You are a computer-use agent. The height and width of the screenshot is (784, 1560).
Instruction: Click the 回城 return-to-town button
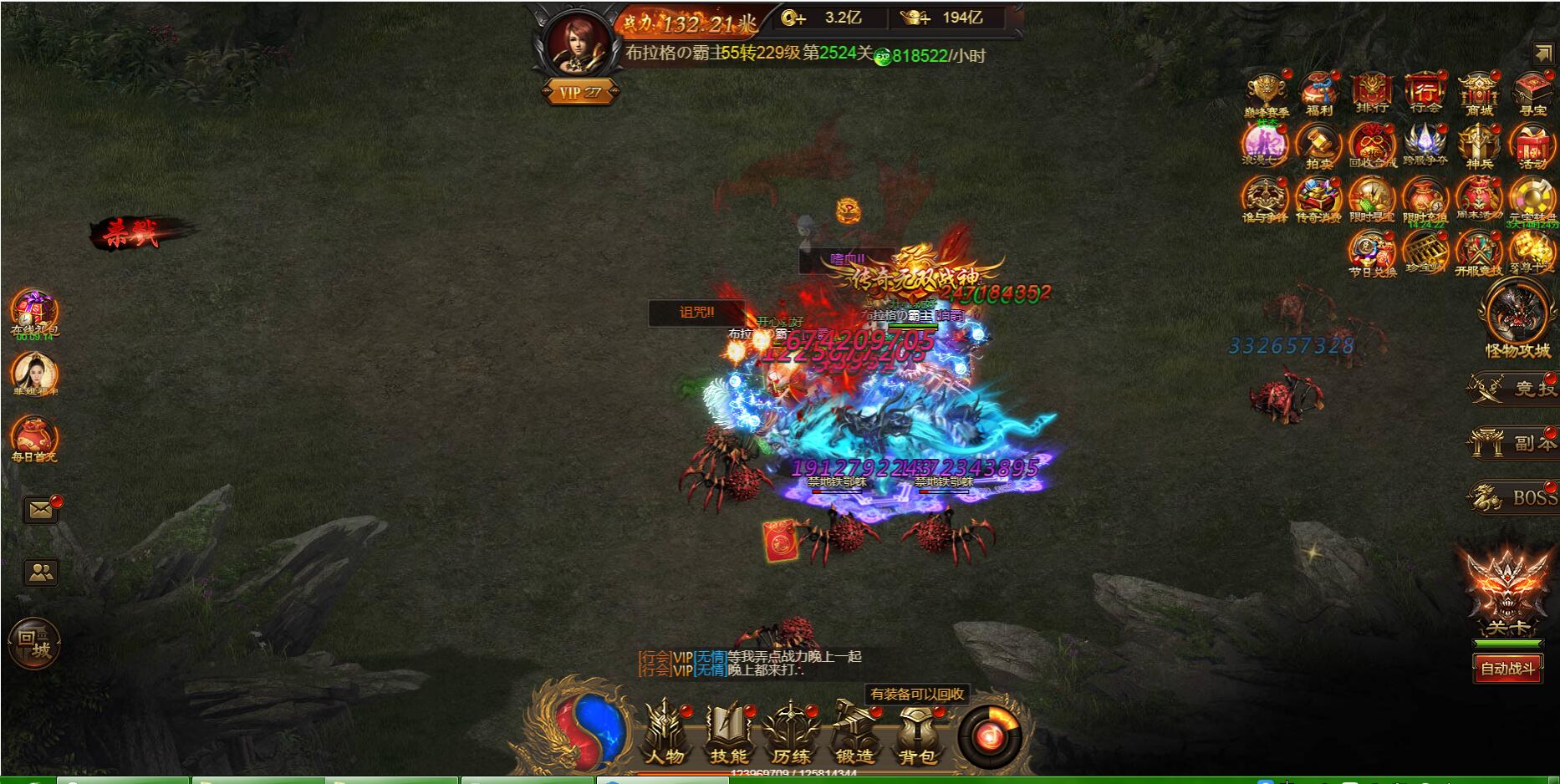pos(34,643)
